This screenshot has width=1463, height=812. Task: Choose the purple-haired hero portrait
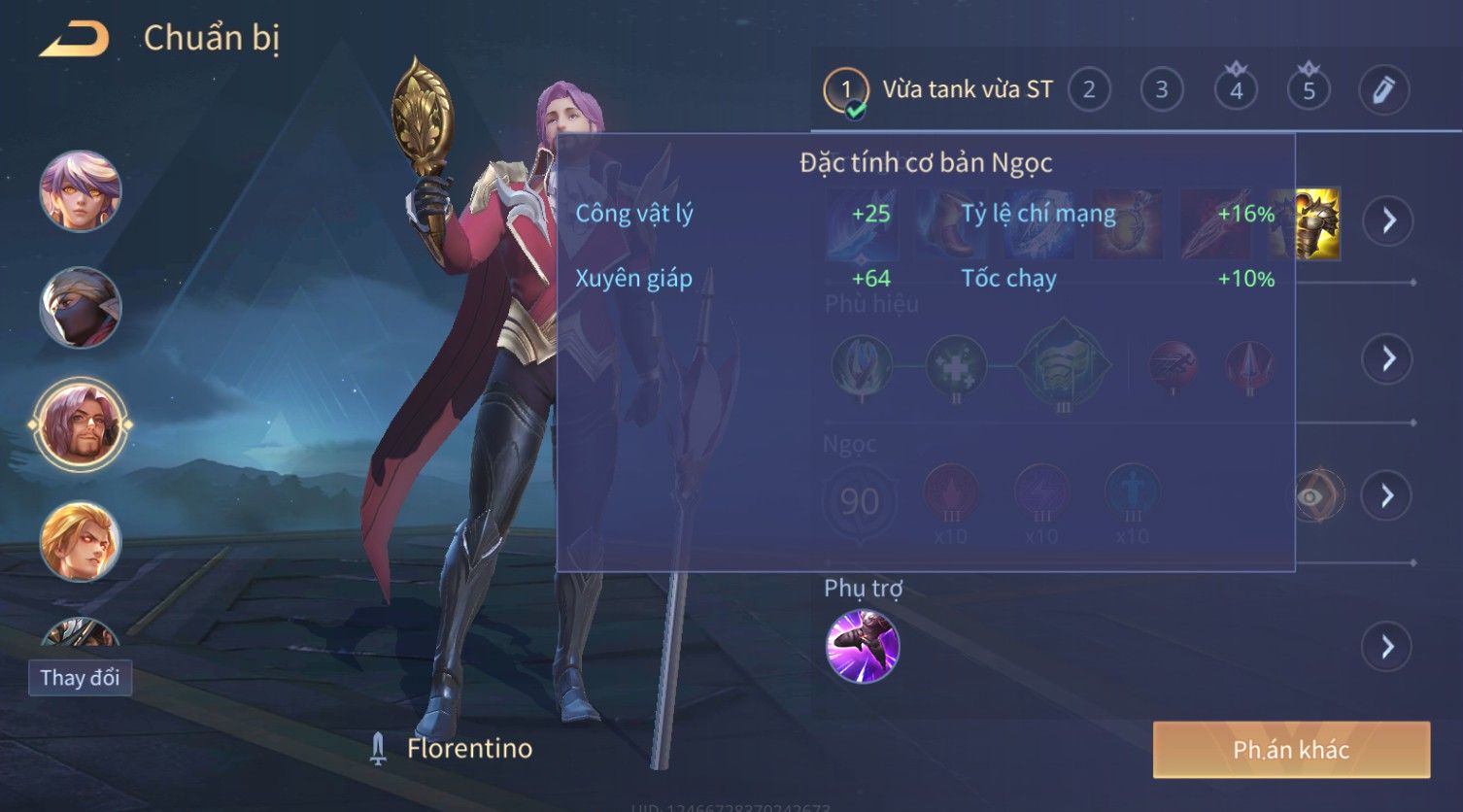(80, 191)
